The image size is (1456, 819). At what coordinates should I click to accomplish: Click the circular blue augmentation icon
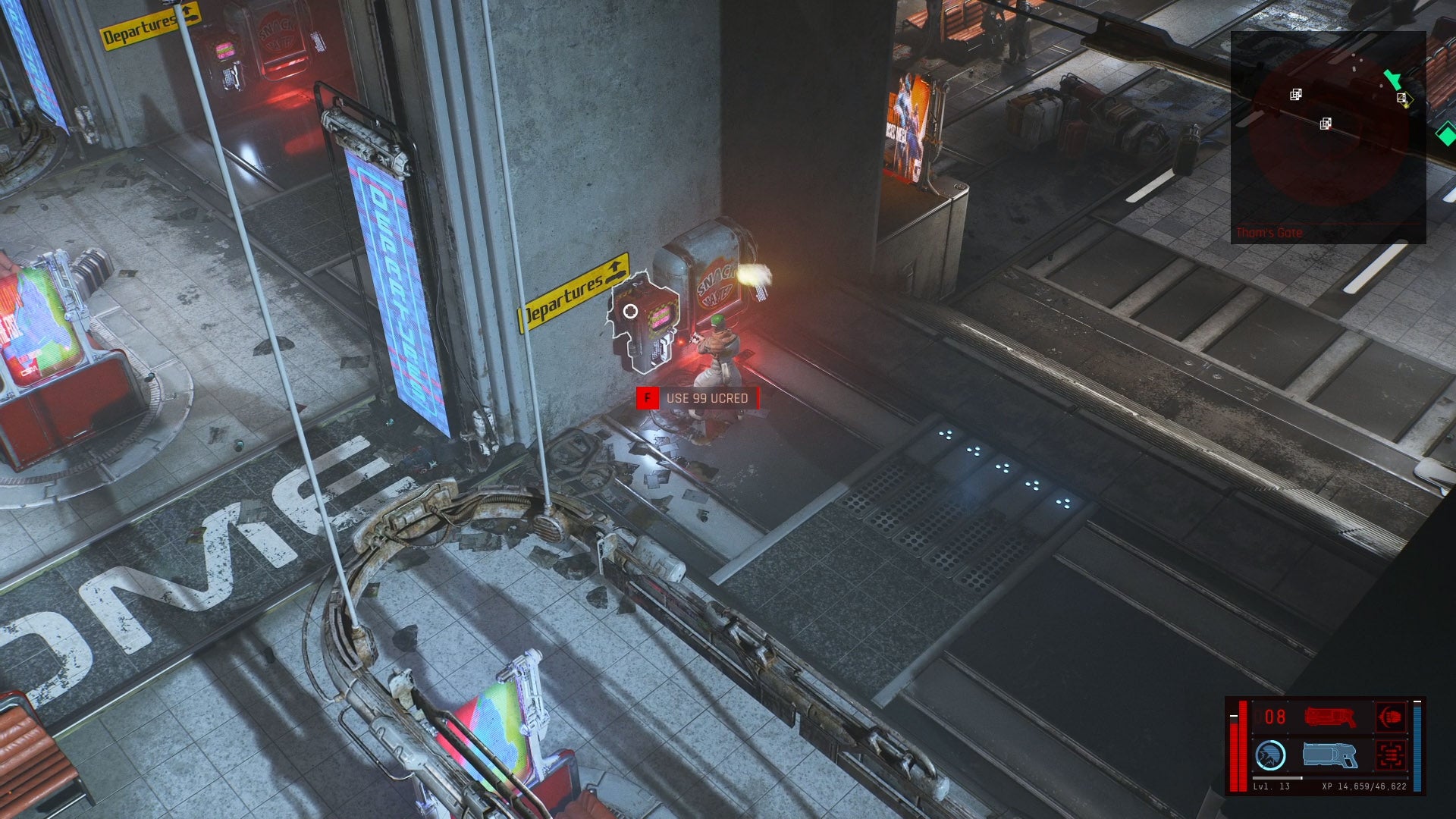click(1271, 755)
